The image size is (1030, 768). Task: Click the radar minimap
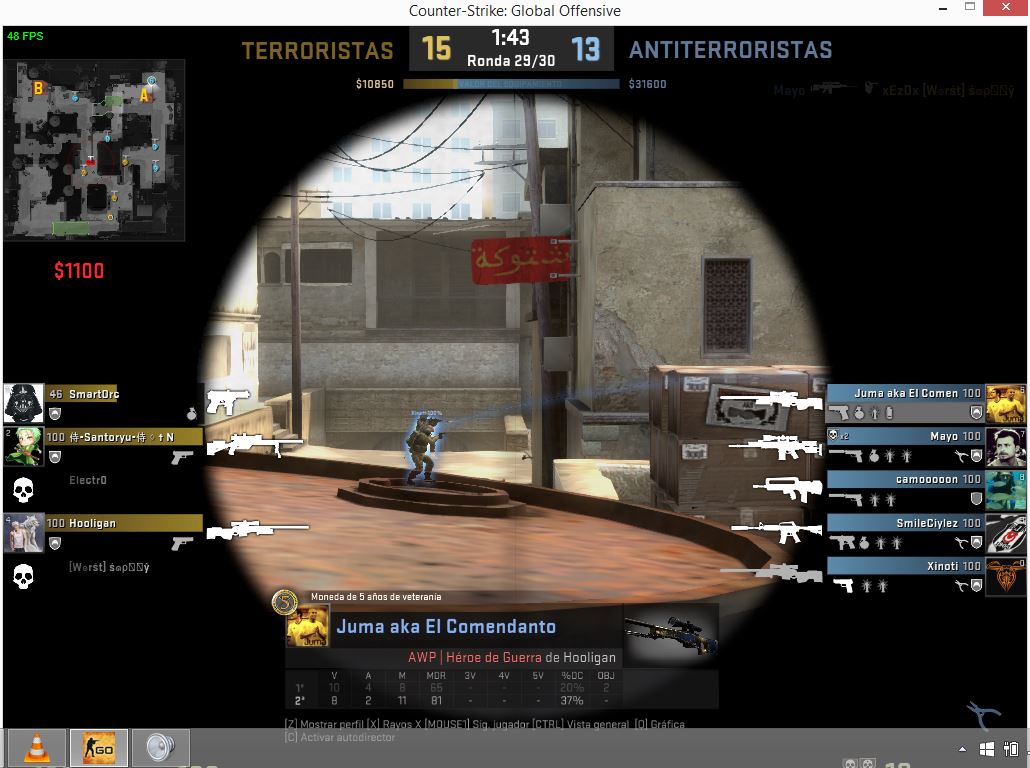[94, 150]
